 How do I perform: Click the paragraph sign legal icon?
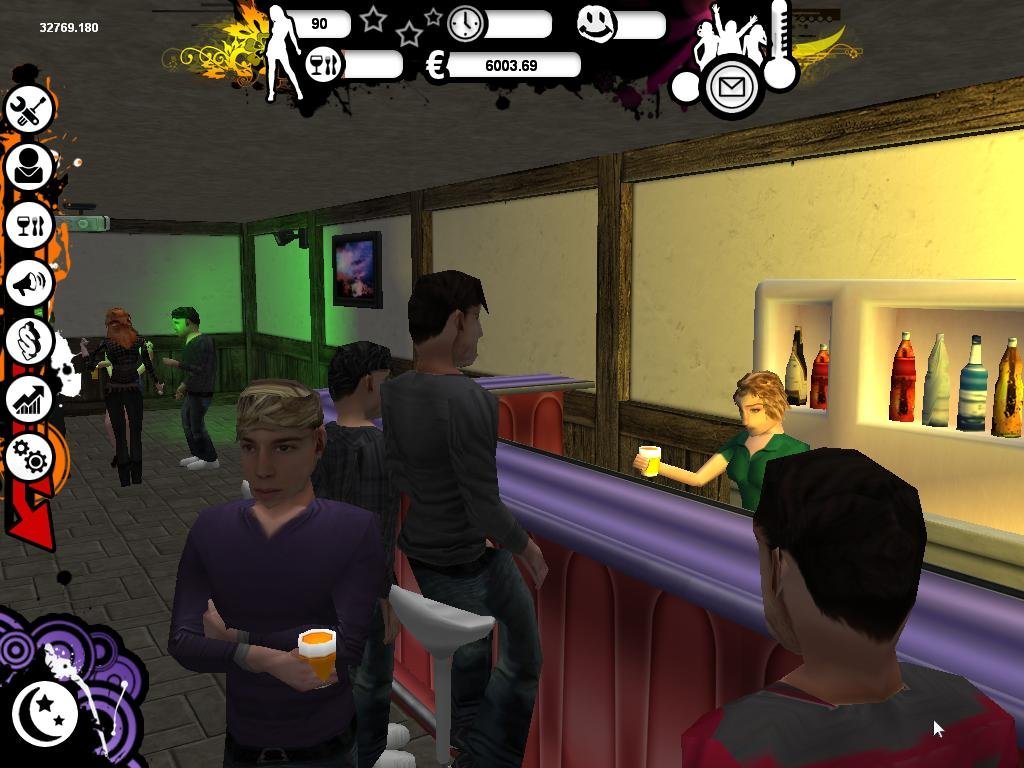coord(29,341)
